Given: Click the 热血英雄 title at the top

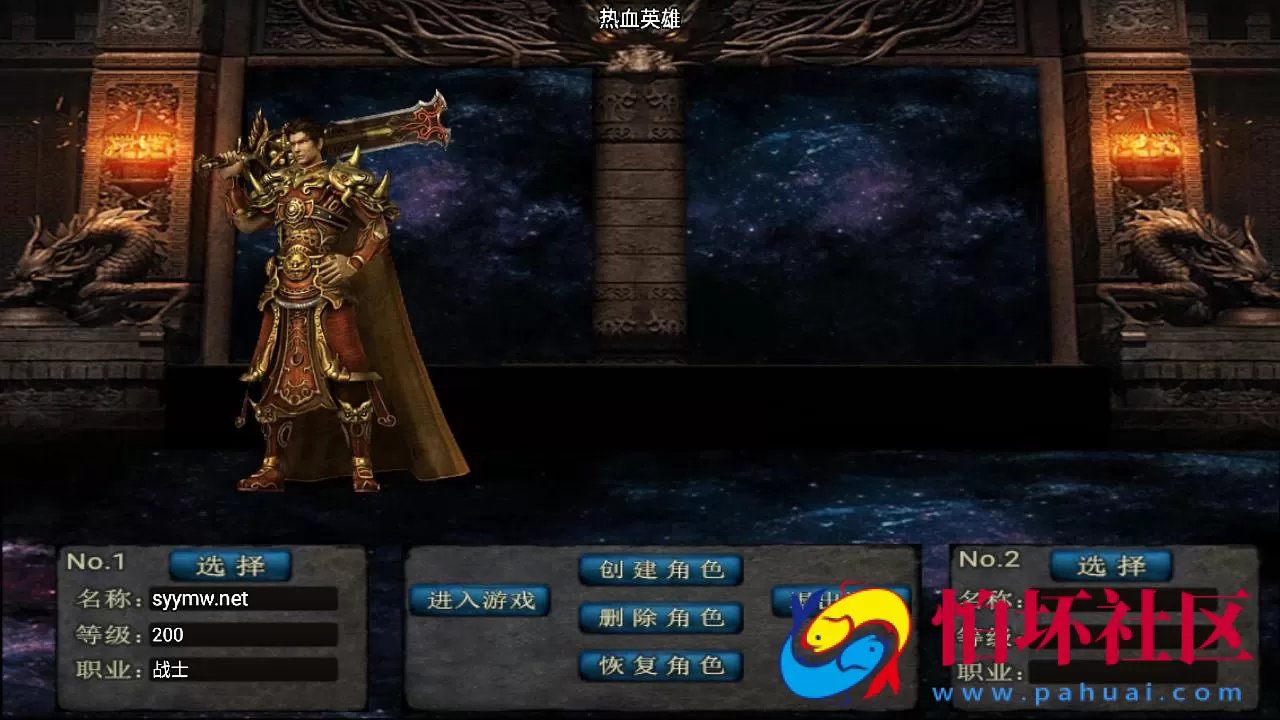Looking at the screenshot, I should tap(639, 18).
